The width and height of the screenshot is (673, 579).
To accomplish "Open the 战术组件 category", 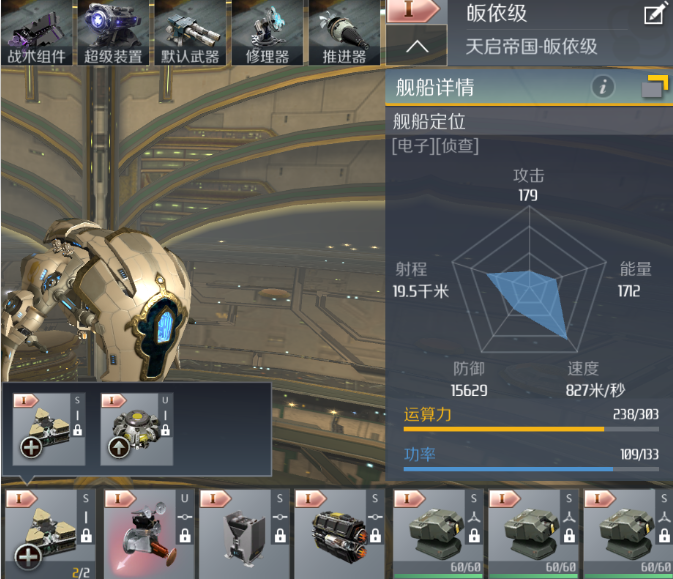I will pyautogui.click(x=38, y=33).
